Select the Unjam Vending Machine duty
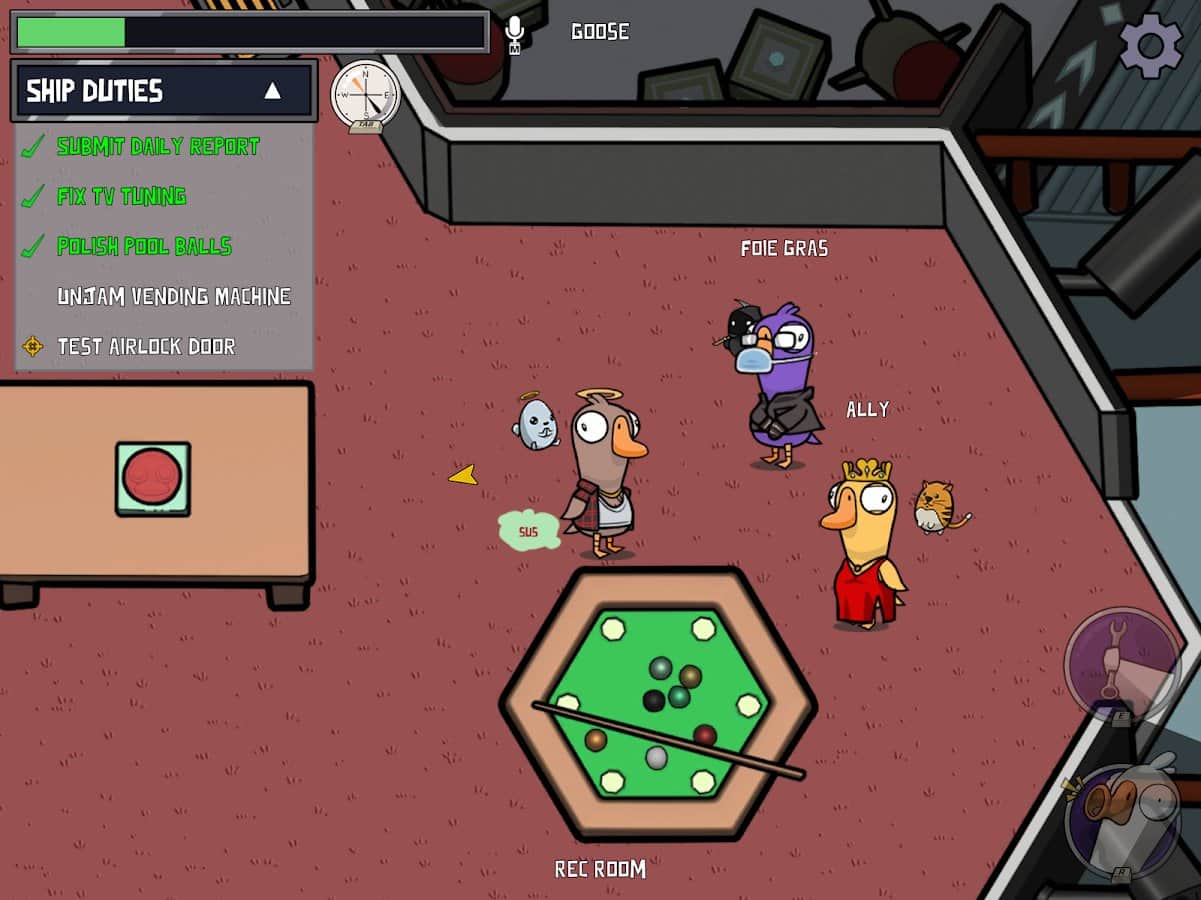The image size is (1201, 900). [x=173, y=296]
